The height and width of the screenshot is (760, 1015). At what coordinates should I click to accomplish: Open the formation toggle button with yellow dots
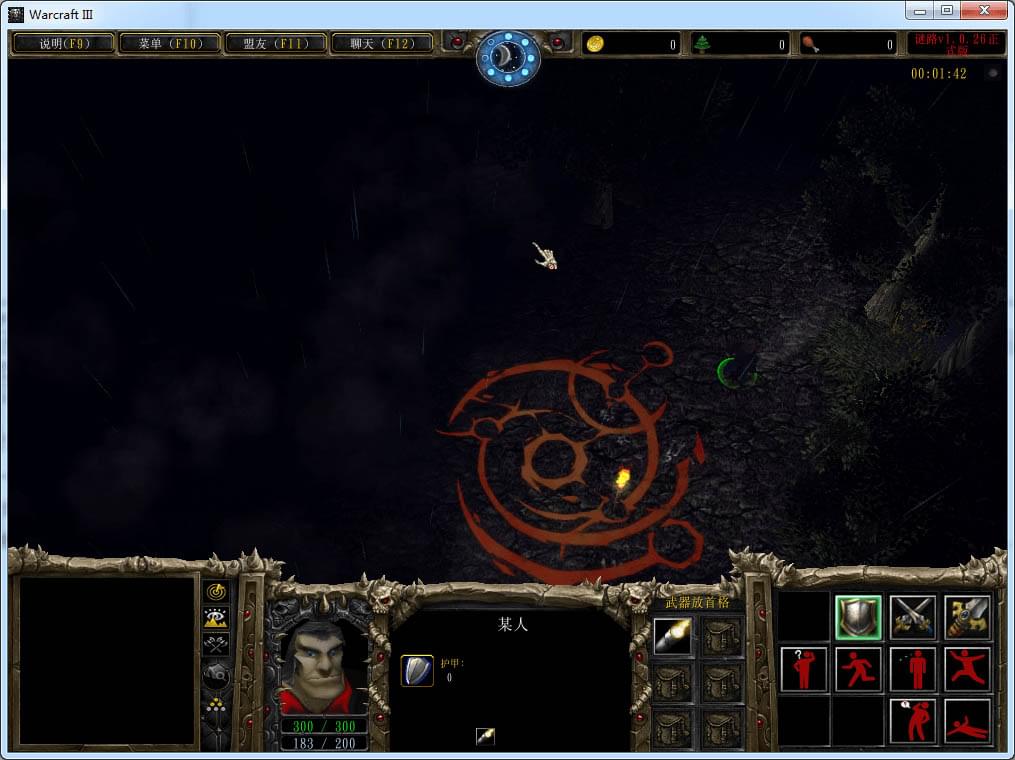click(x=216, y=705)
